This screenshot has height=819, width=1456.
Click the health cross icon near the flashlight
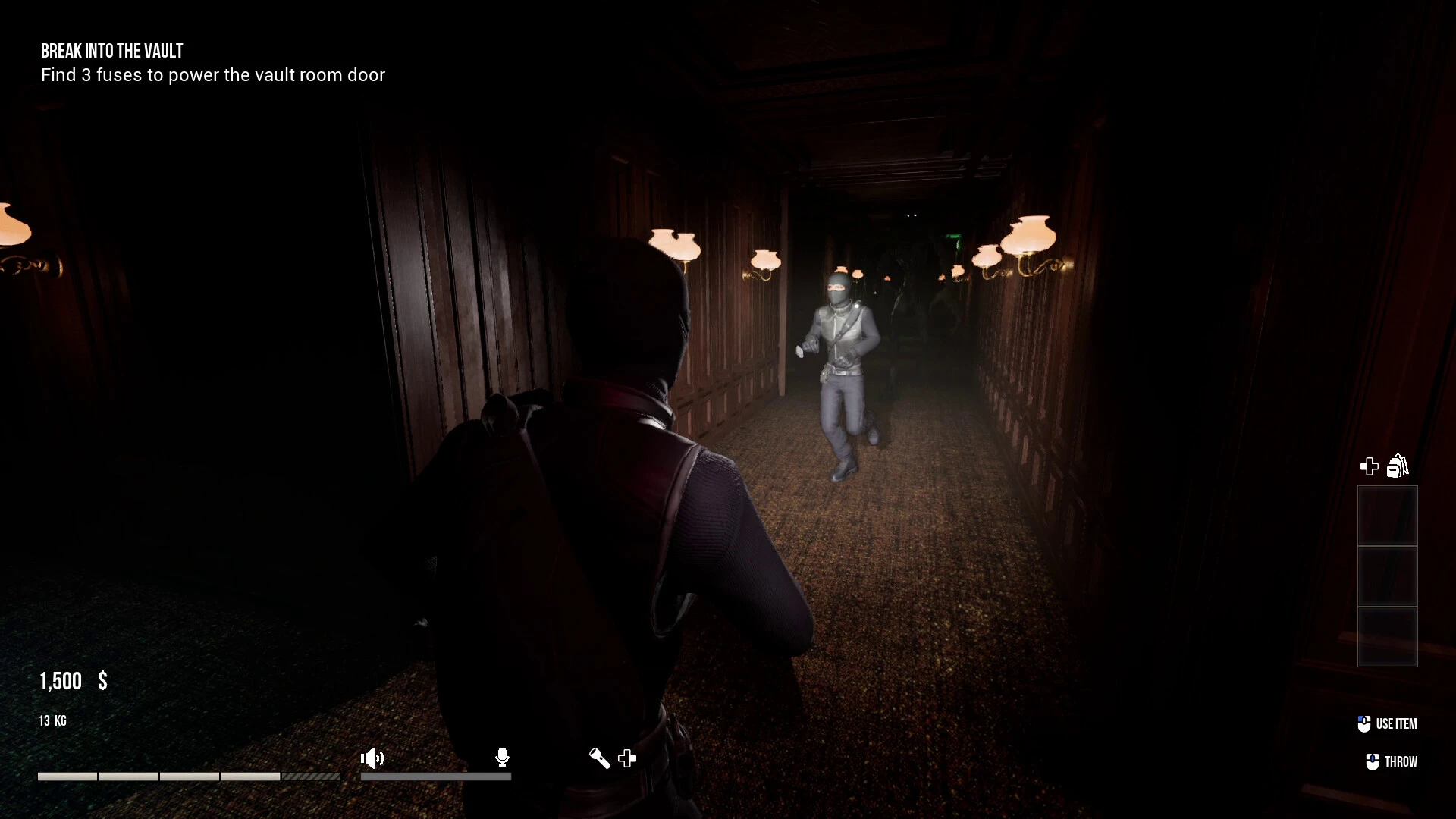pyautogui.click(x=627, y=758)
